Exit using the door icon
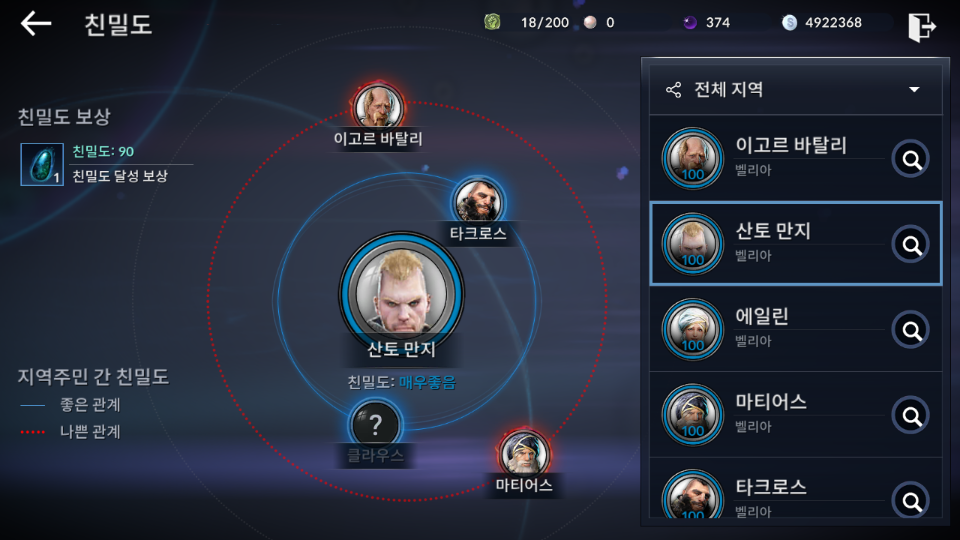Image resolution: width=960 pixels, height=540 pixels. [x=921, y=27]
